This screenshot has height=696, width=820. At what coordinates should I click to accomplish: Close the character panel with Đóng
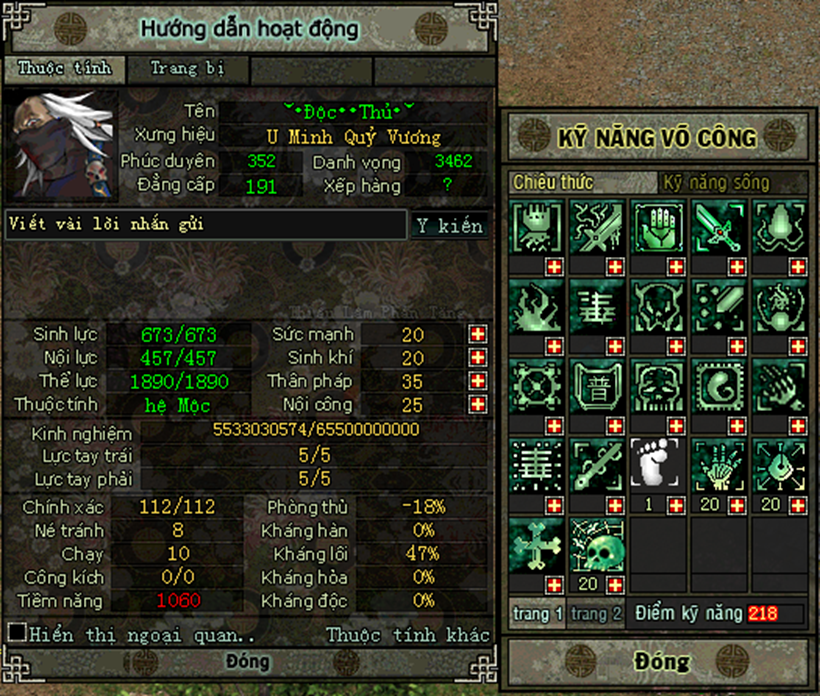(247, 662)
